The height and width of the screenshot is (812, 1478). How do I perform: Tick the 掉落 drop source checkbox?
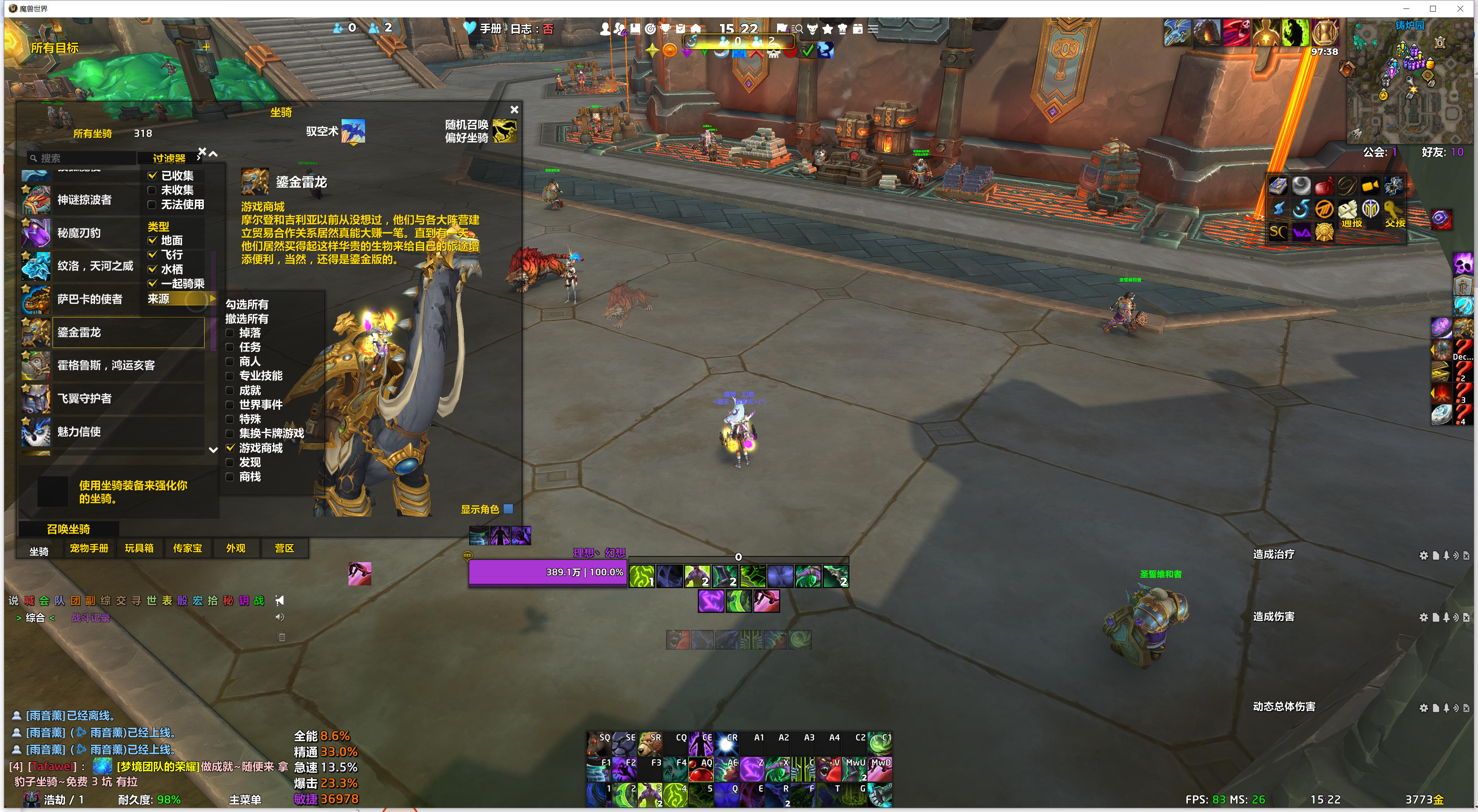[230, 333]
